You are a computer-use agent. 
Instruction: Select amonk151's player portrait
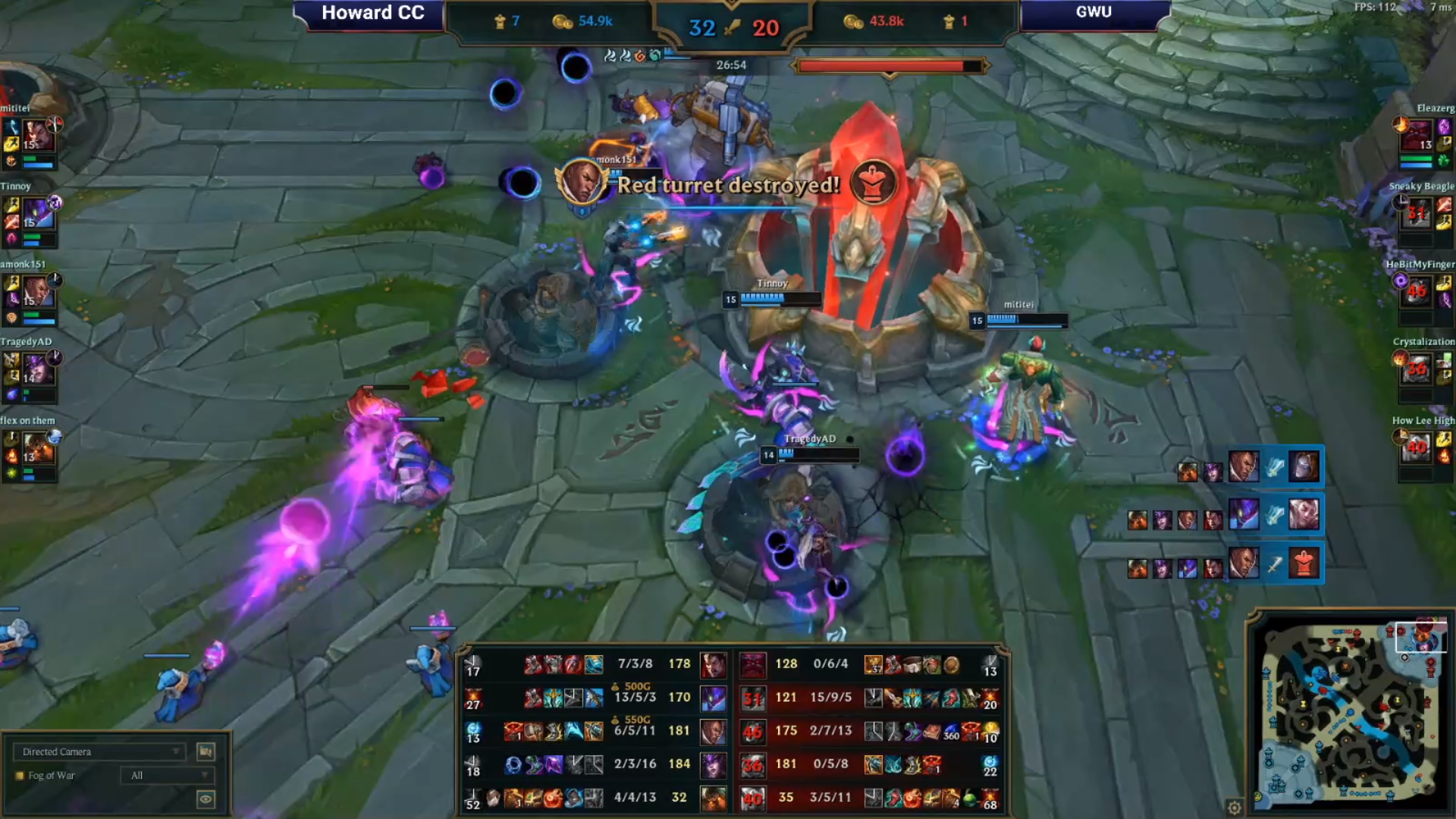pyautogui.click(x=37, y=292)
